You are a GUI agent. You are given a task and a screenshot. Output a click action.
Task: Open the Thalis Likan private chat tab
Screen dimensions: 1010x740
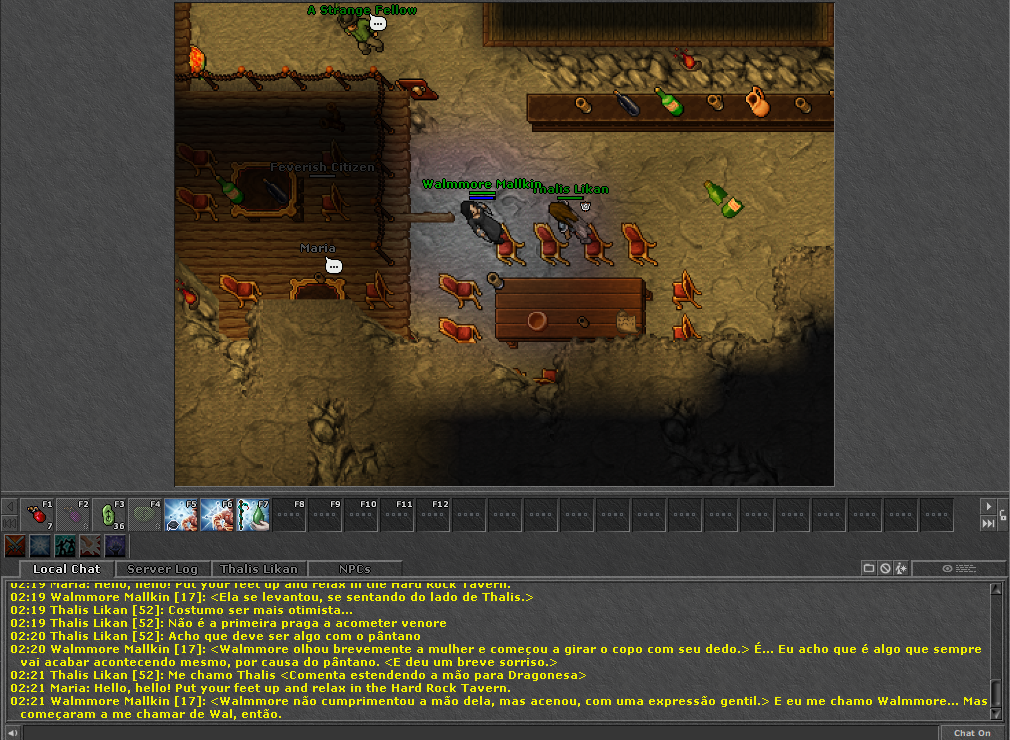coord(259,569)
